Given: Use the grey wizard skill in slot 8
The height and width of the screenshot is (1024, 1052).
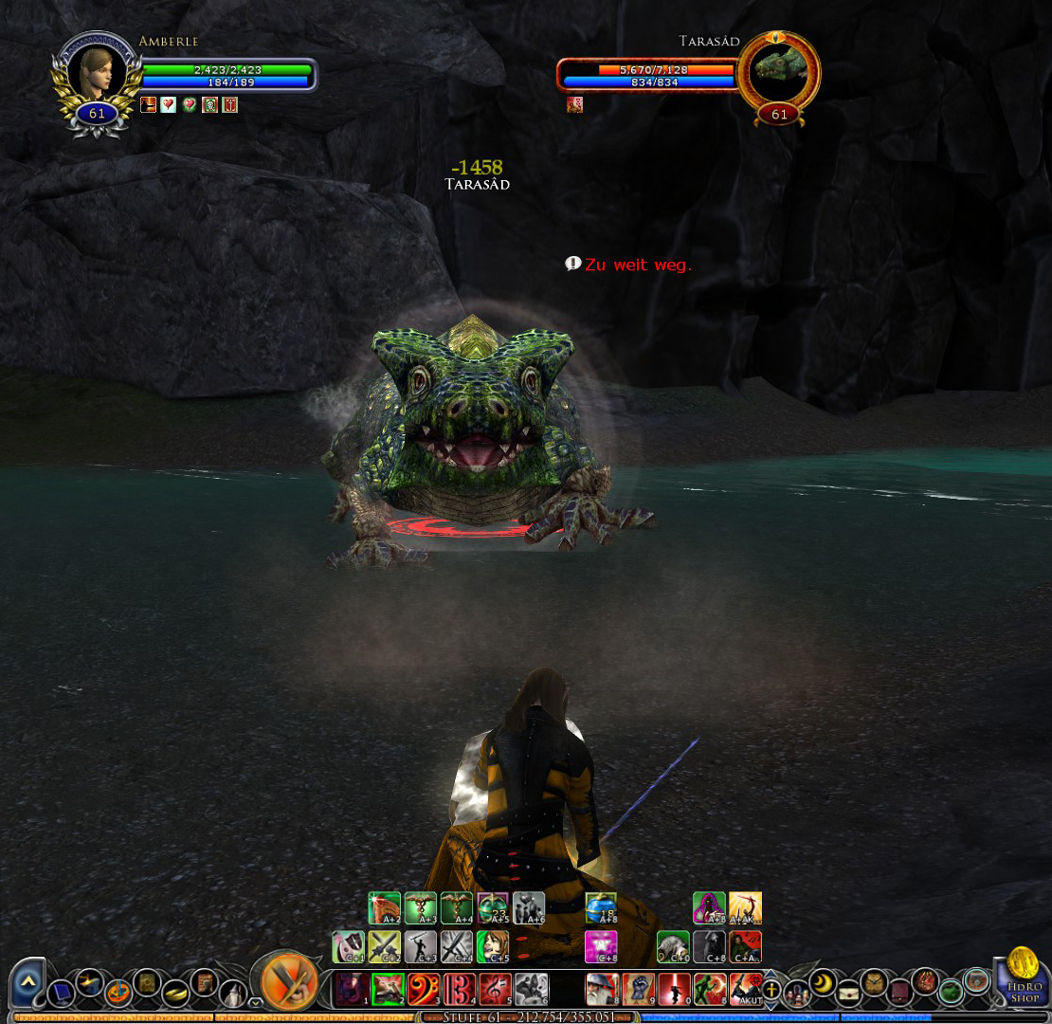Looking at the screenshot, I should [602, 989].
